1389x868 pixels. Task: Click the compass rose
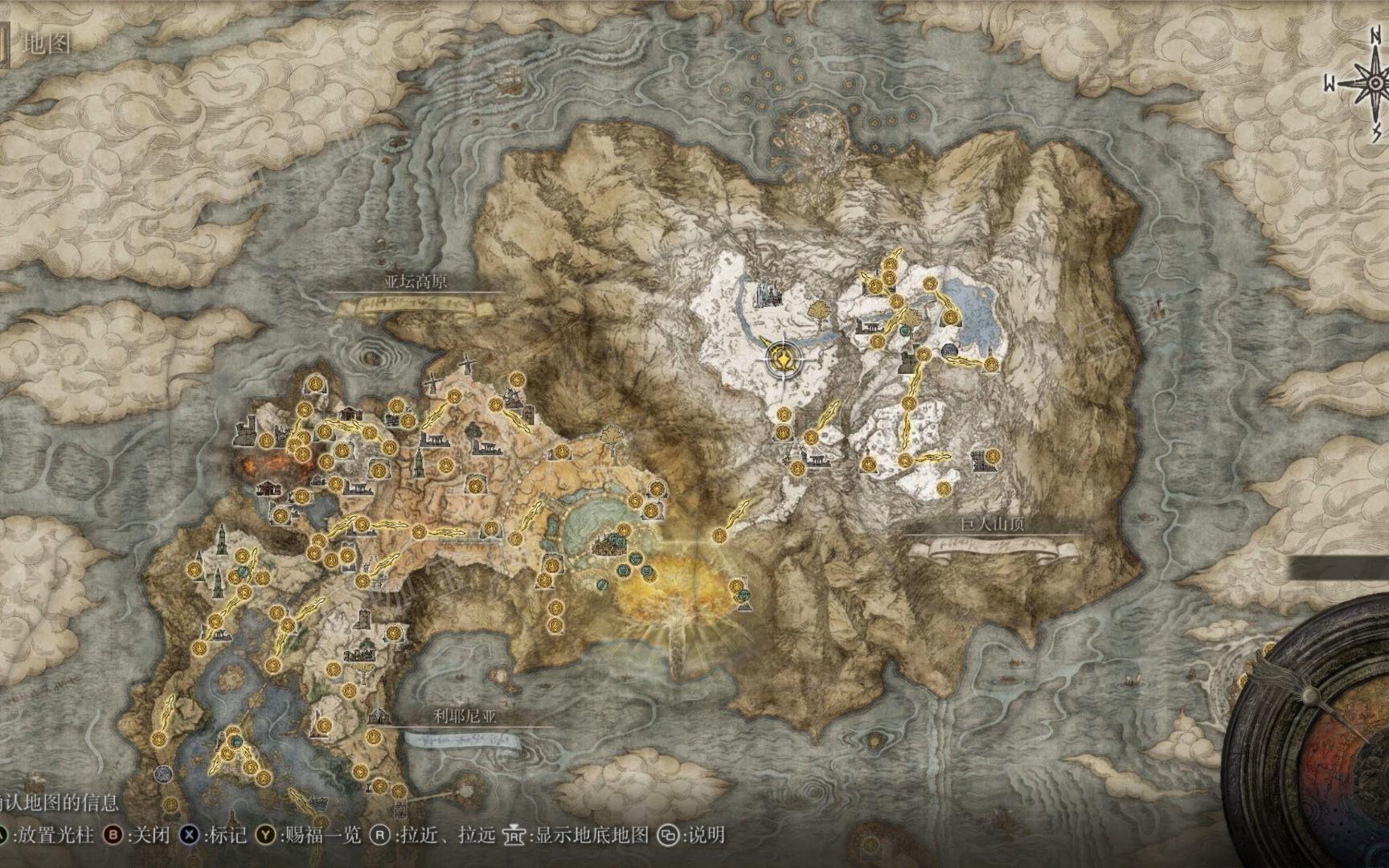click(x=1373, y=83)
